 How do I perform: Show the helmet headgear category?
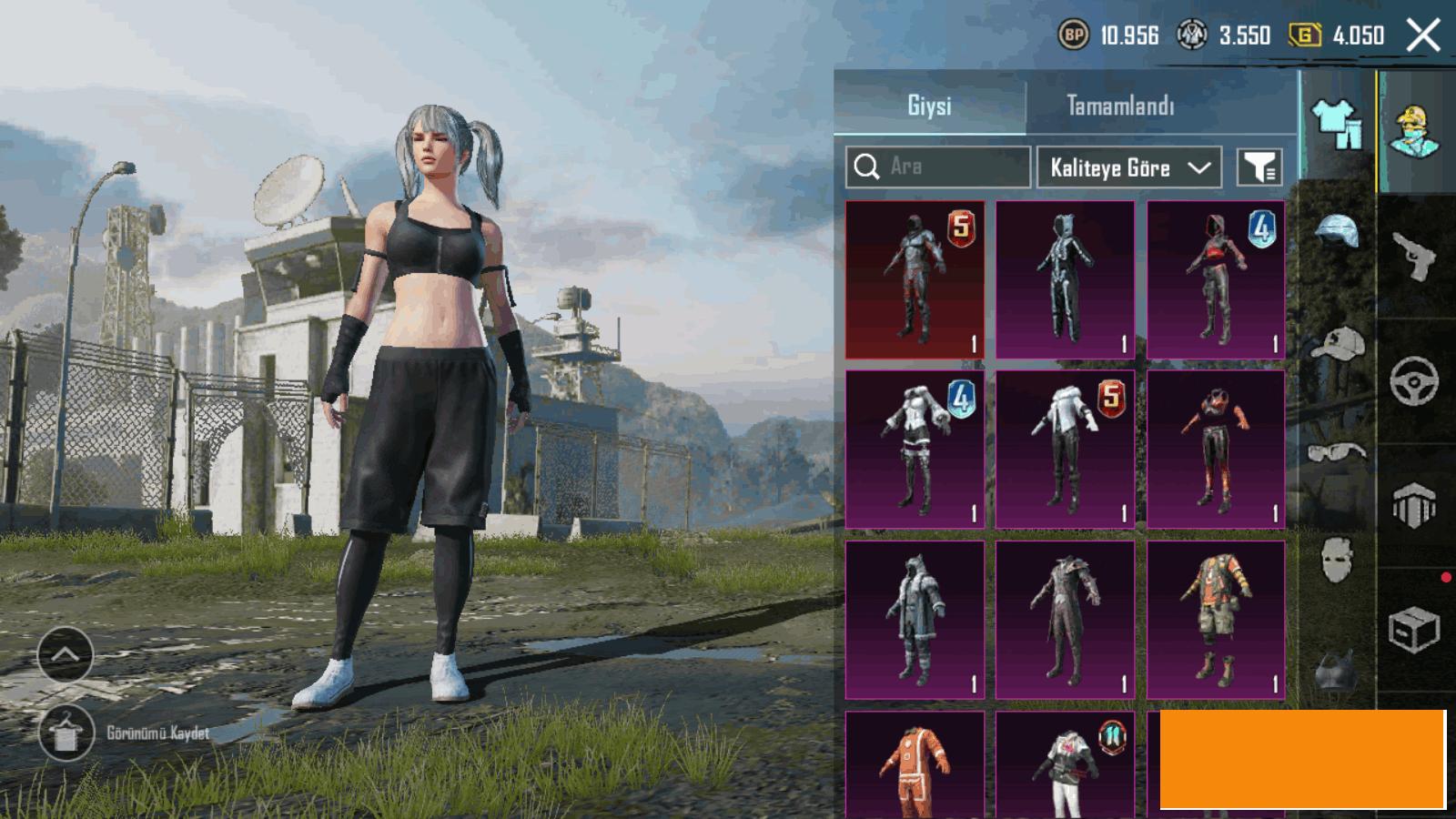[x=1336, y=232]
